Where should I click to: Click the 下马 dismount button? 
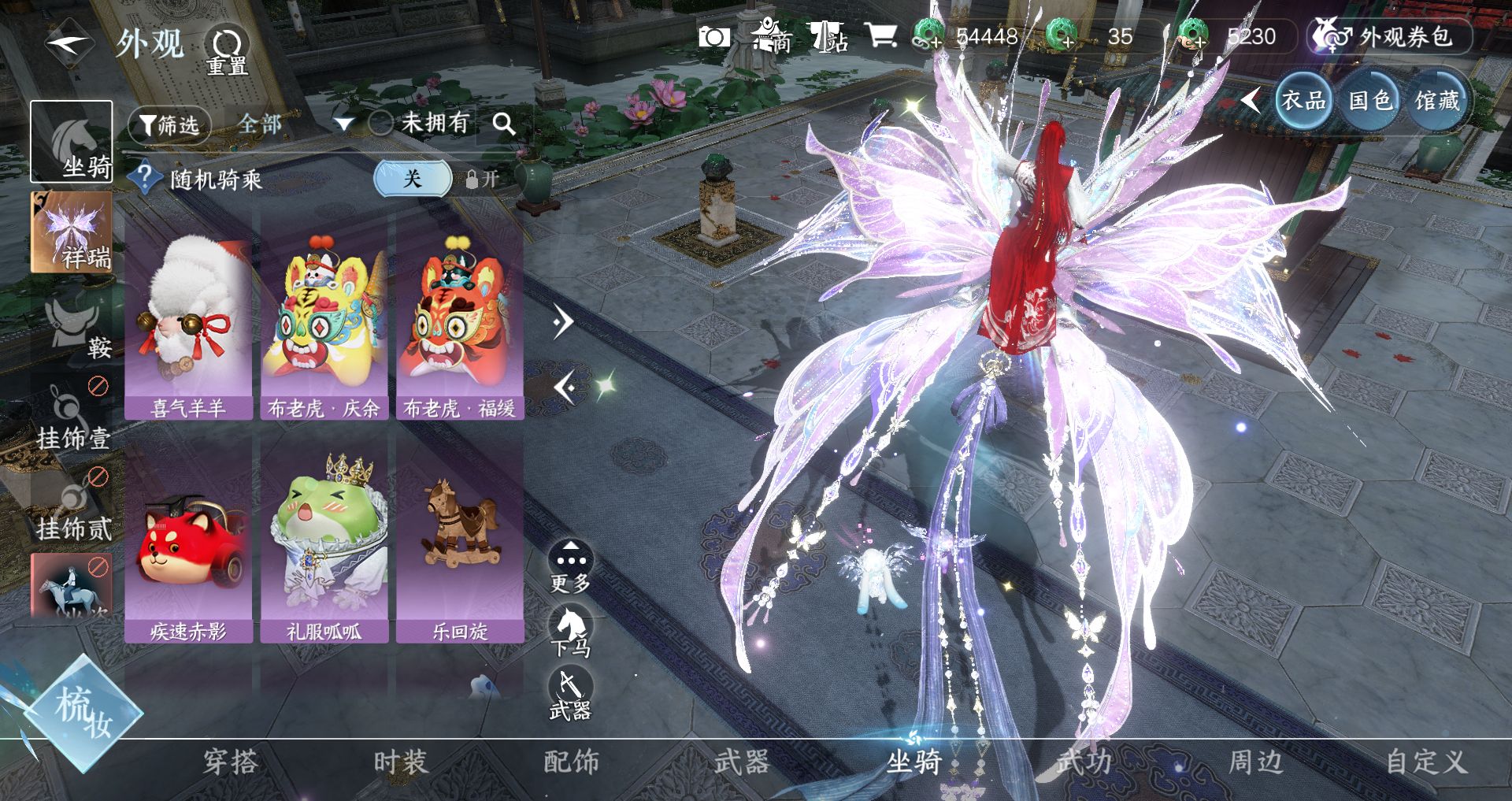tap(570, 632)
